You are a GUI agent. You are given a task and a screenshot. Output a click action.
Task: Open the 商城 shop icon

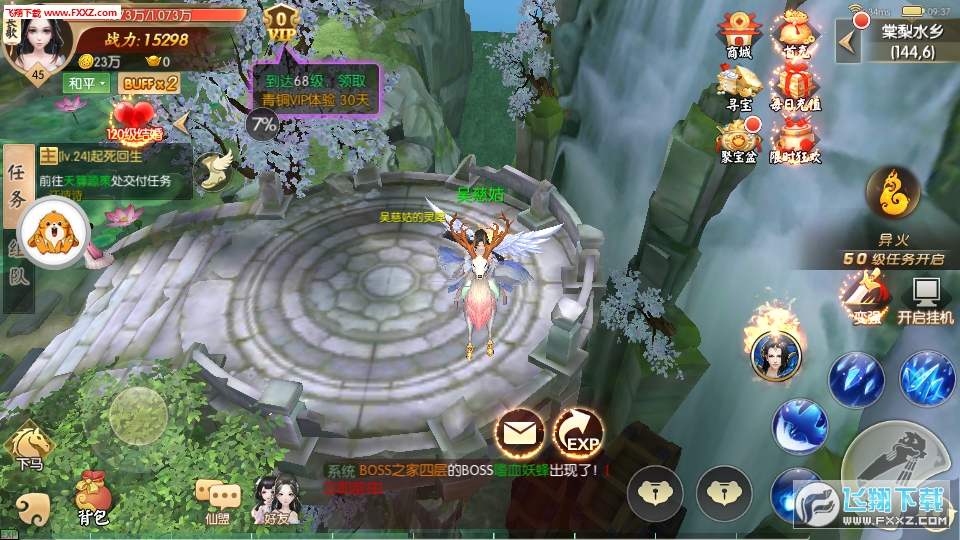pyautogui.click(x=739, y=34)
